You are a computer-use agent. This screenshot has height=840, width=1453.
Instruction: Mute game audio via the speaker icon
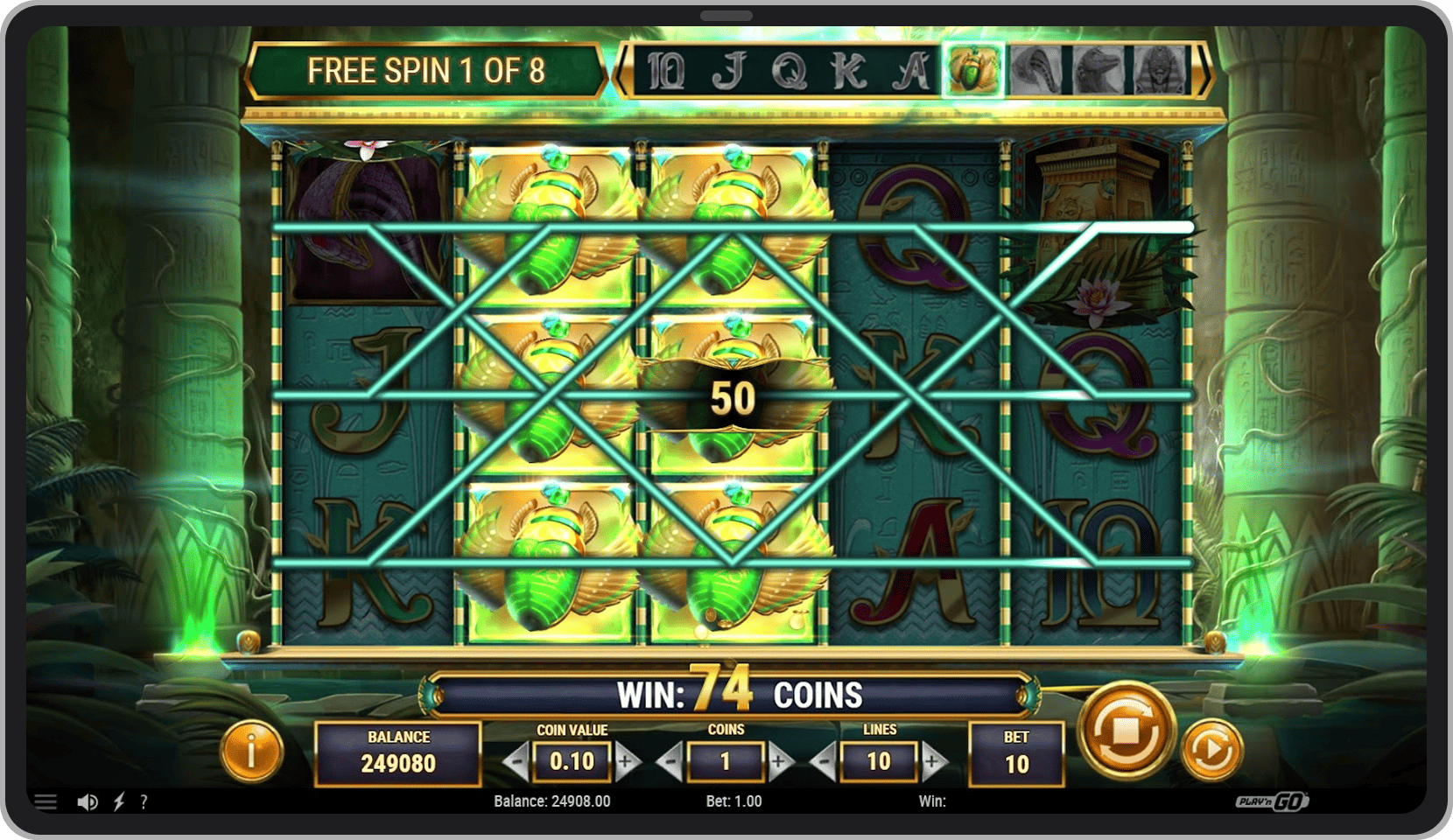pyautogui.click(x=86, y=801)
